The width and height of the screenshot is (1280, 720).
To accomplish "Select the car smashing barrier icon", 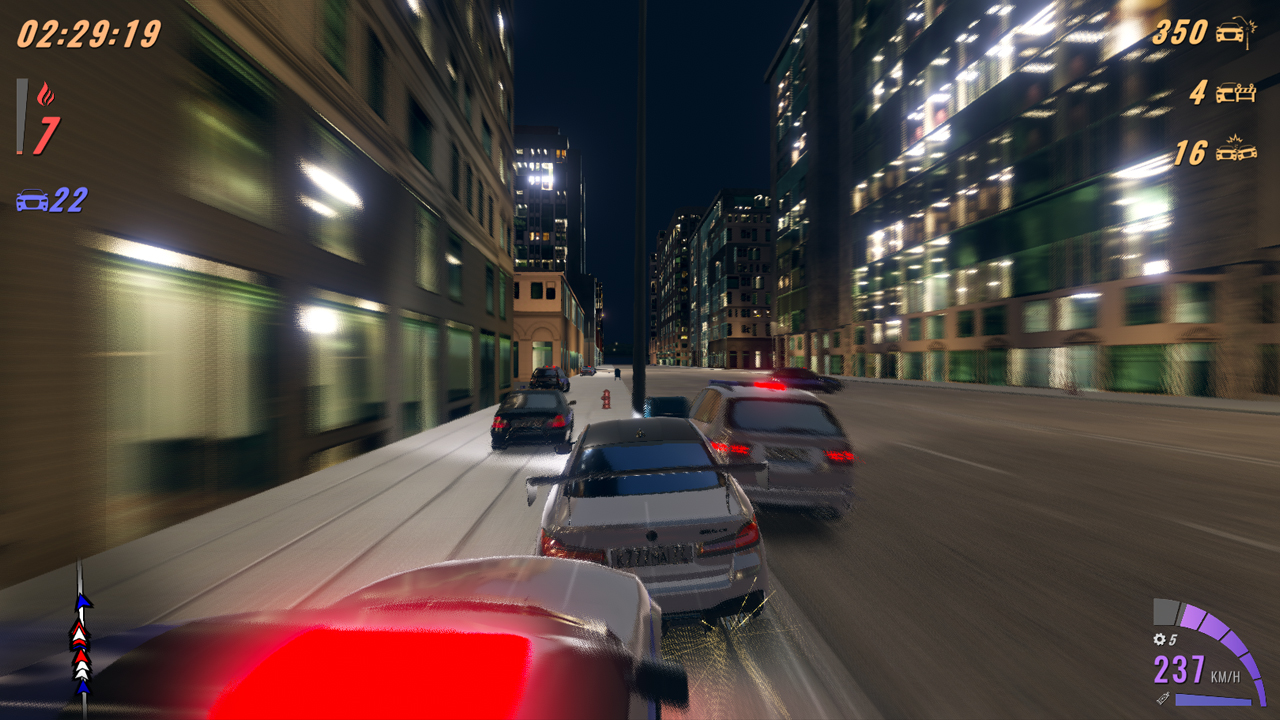I will pos(1235,92).
